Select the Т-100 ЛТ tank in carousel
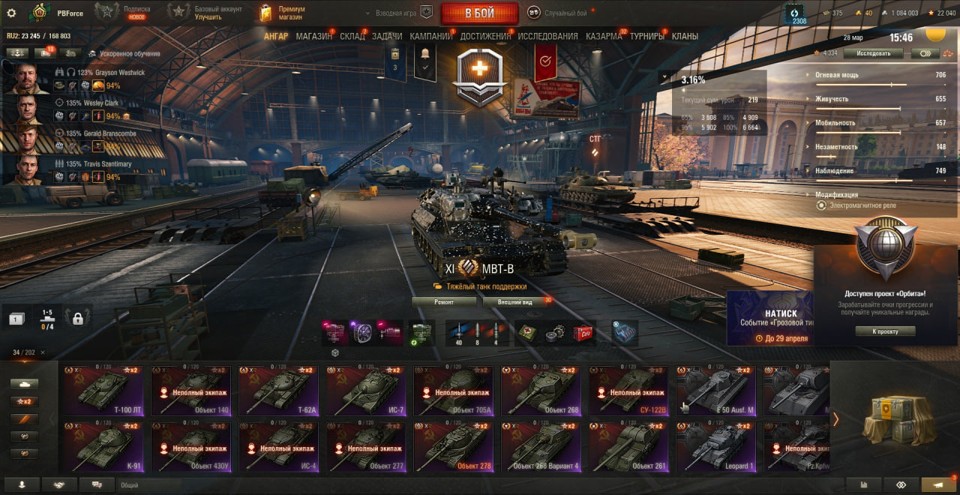Screen dimensions: 960x495 [104, 391]
